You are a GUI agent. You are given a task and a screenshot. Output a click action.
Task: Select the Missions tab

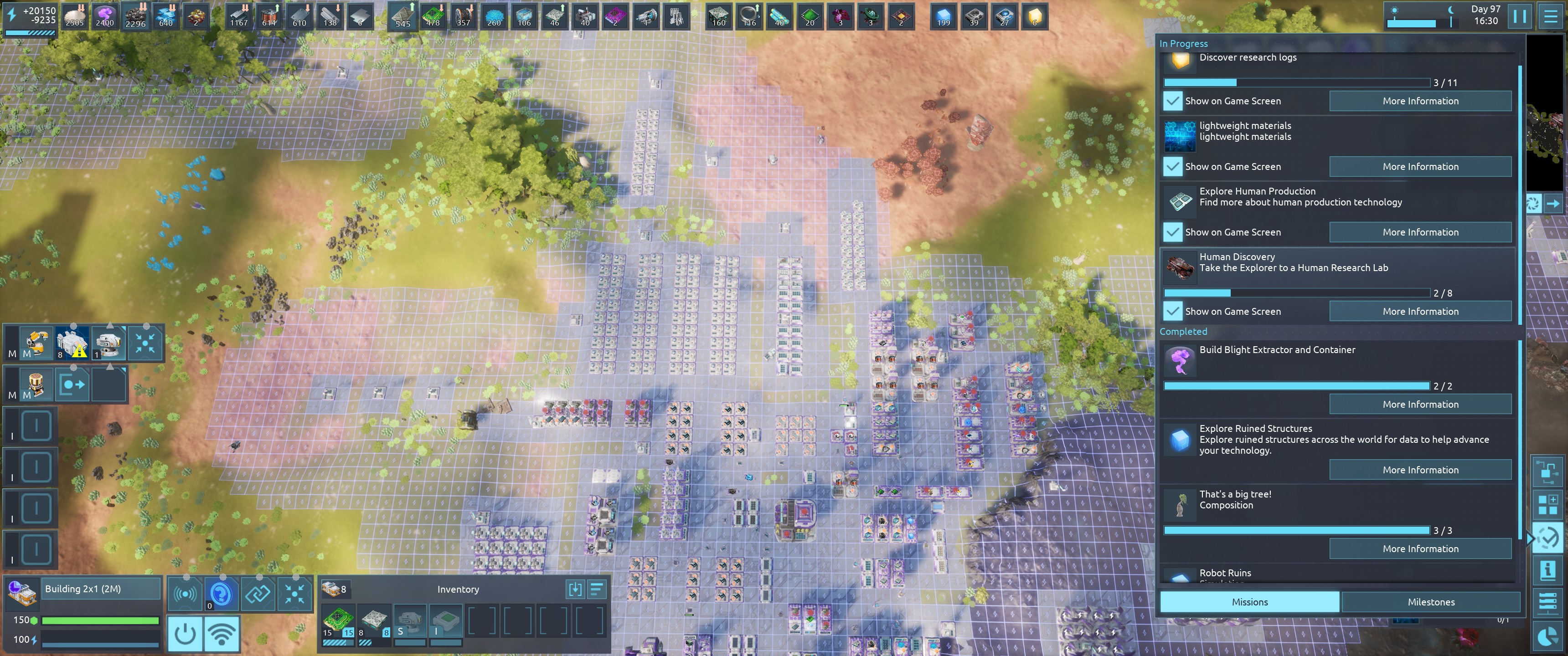pyautogui.click(x=1249, y=602)
